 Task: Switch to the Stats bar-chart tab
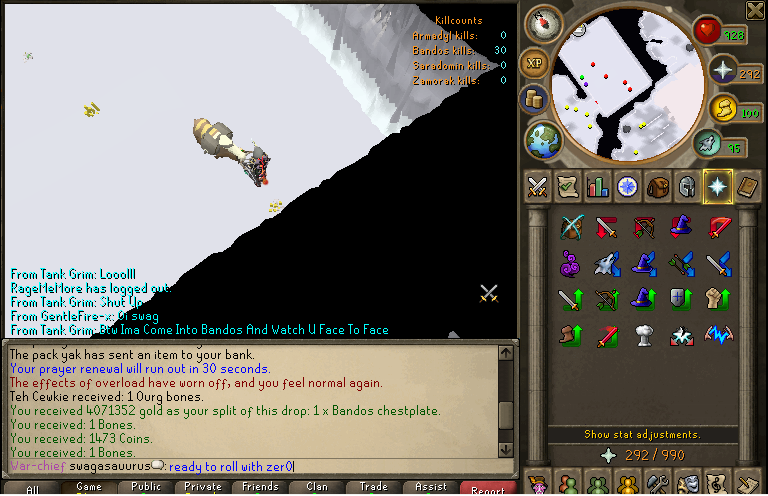pos(598,187)
